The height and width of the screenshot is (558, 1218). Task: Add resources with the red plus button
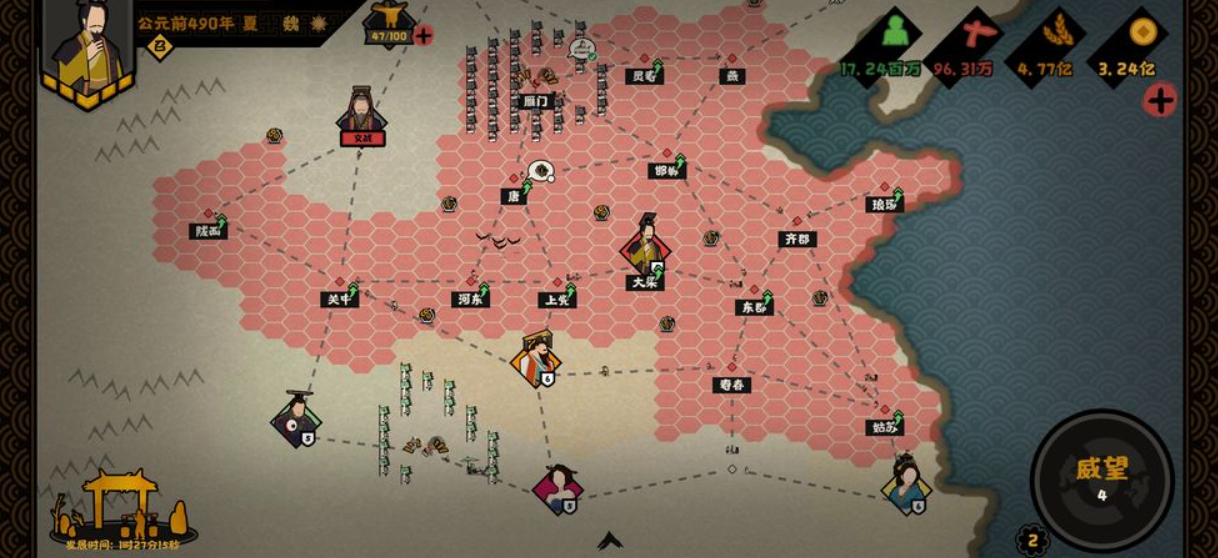click(x=1160, y=100)
